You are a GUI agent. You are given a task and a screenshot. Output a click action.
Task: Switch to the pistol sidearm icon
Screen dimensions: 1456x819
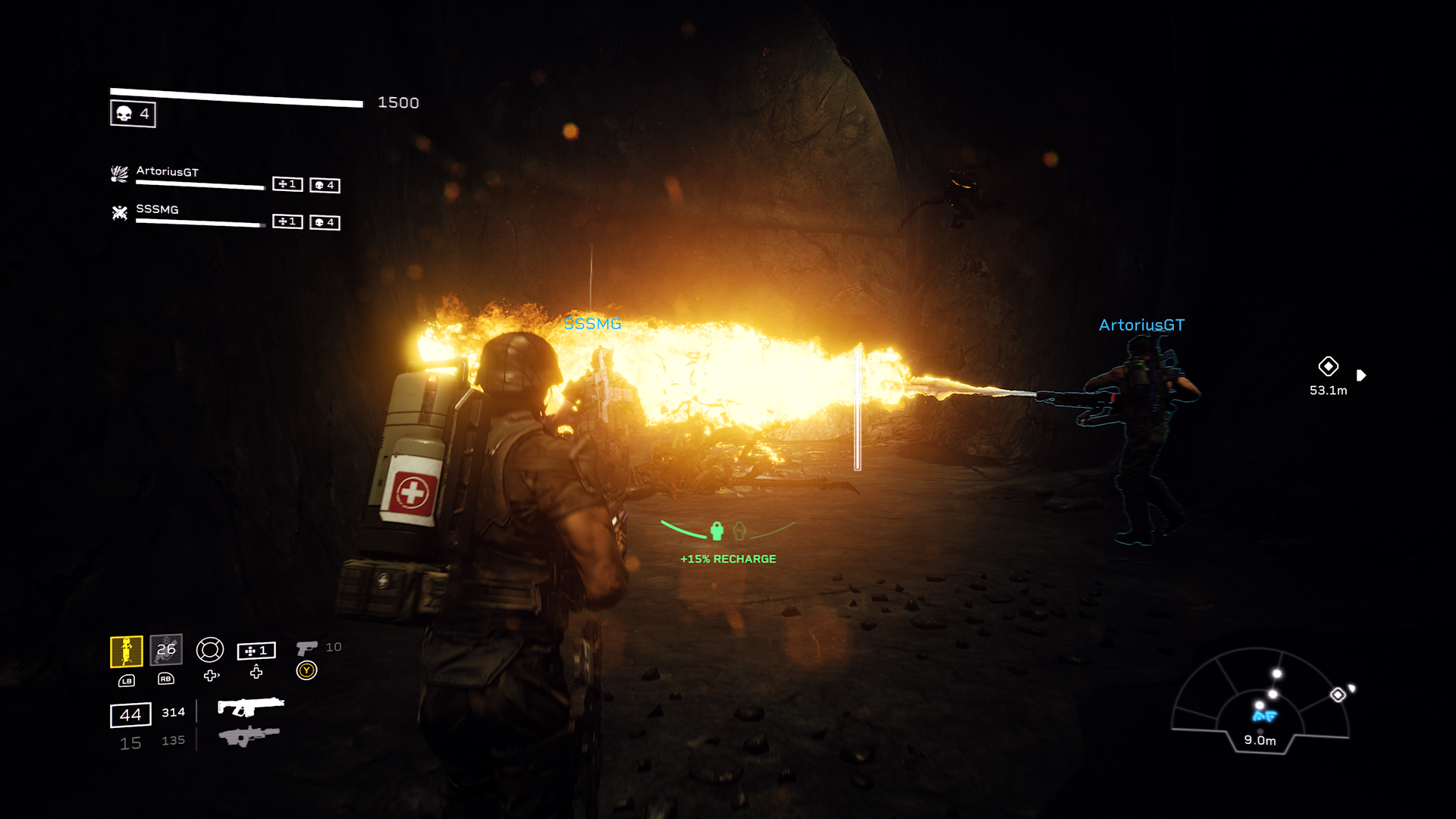click(x=306, y=648)
